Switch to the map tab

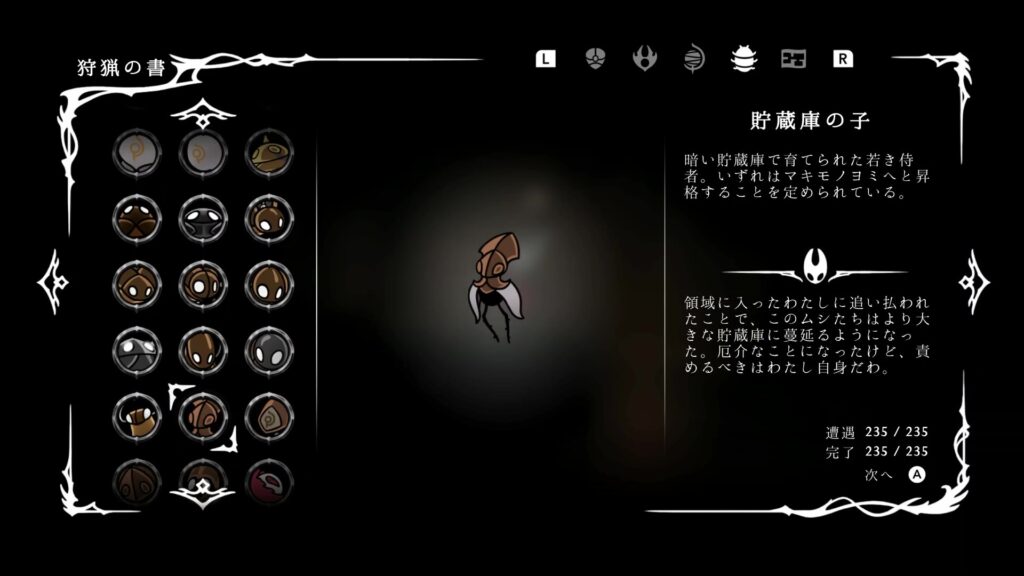click(793, 58)
